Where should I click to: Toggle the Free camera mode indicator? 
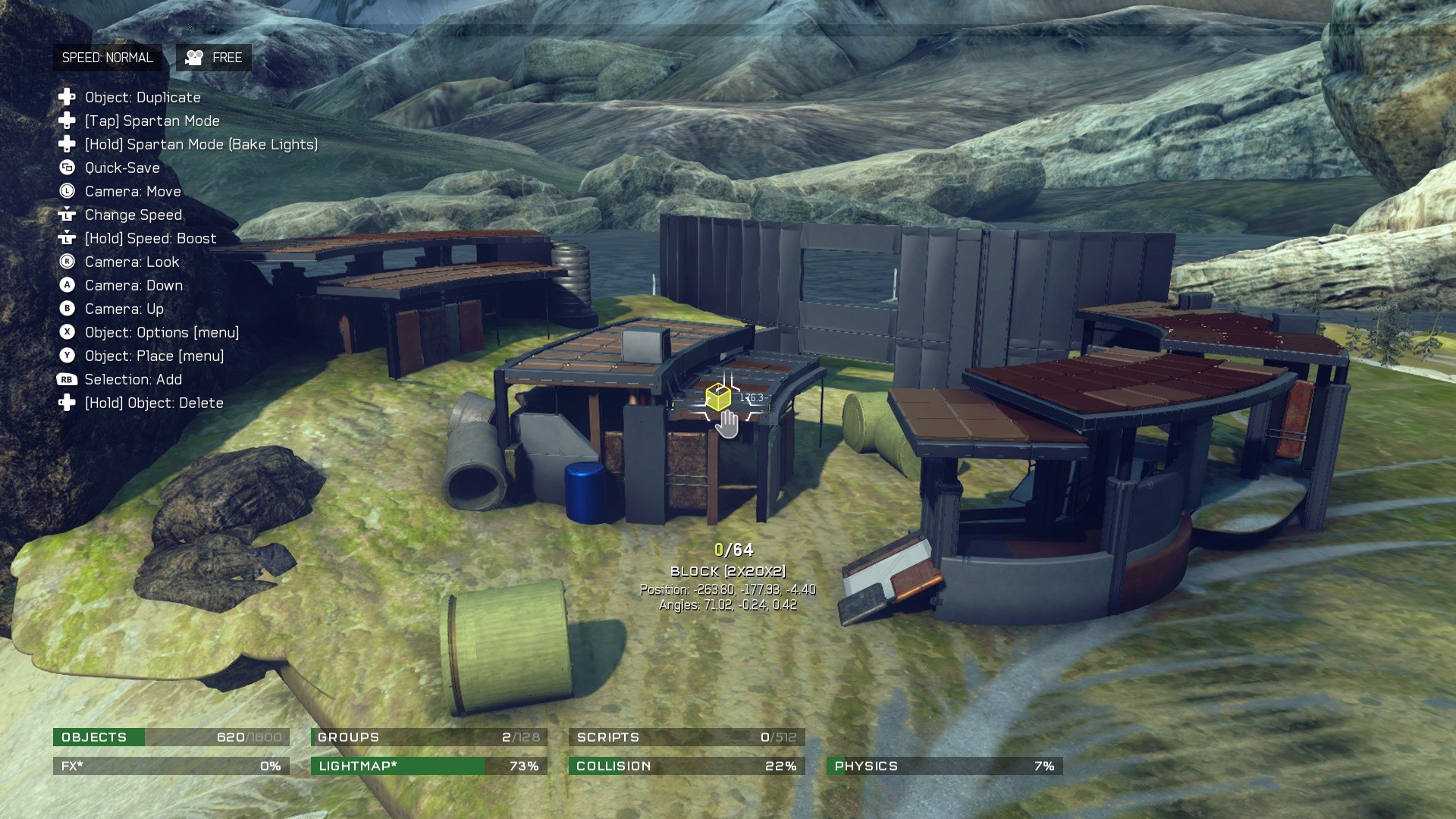(x=214, y=58)
